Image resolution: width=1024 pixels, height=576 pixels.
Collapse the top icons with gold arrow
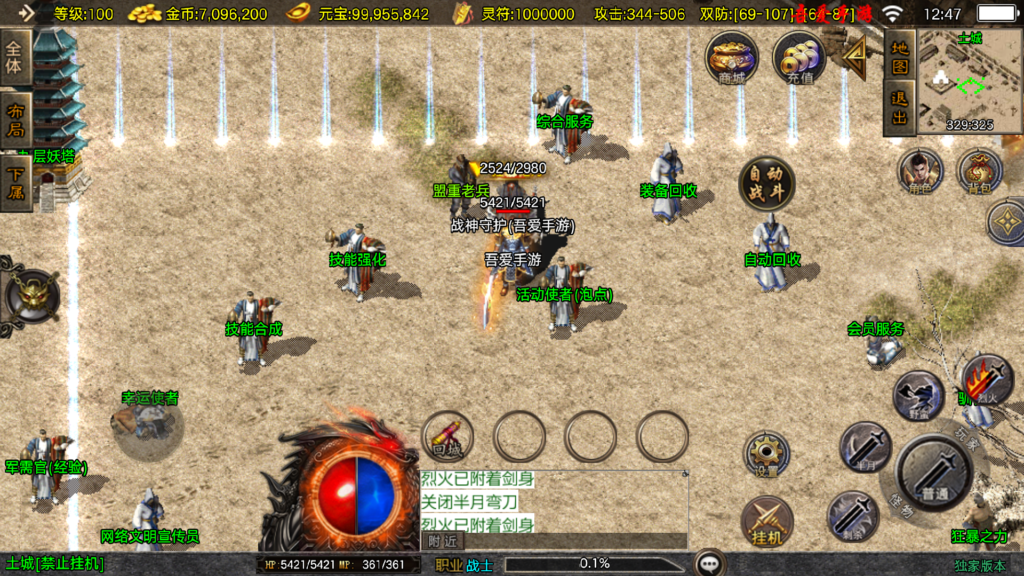pos(855,60)
